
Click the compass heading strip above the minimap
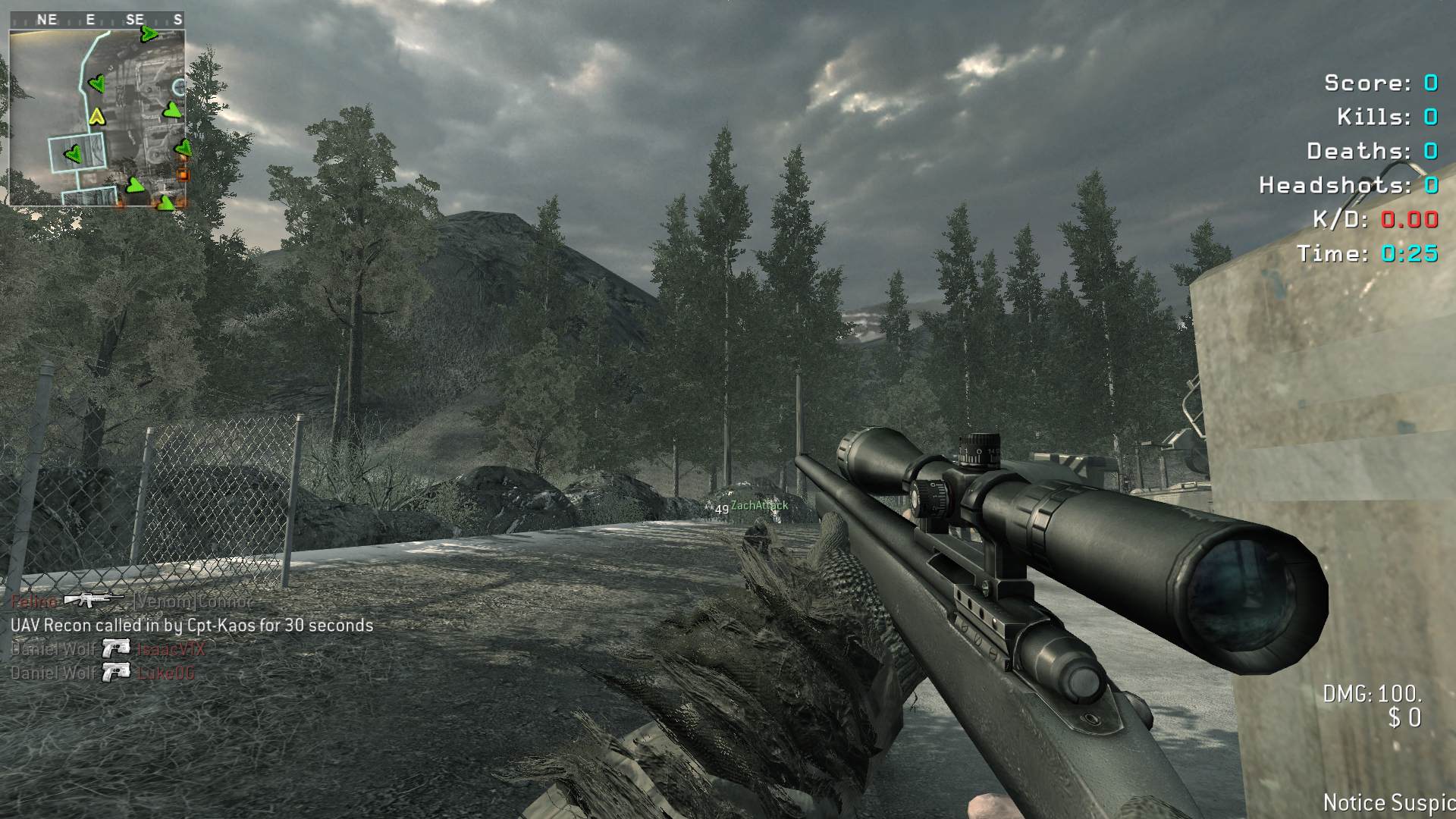[x=97, y=20]
